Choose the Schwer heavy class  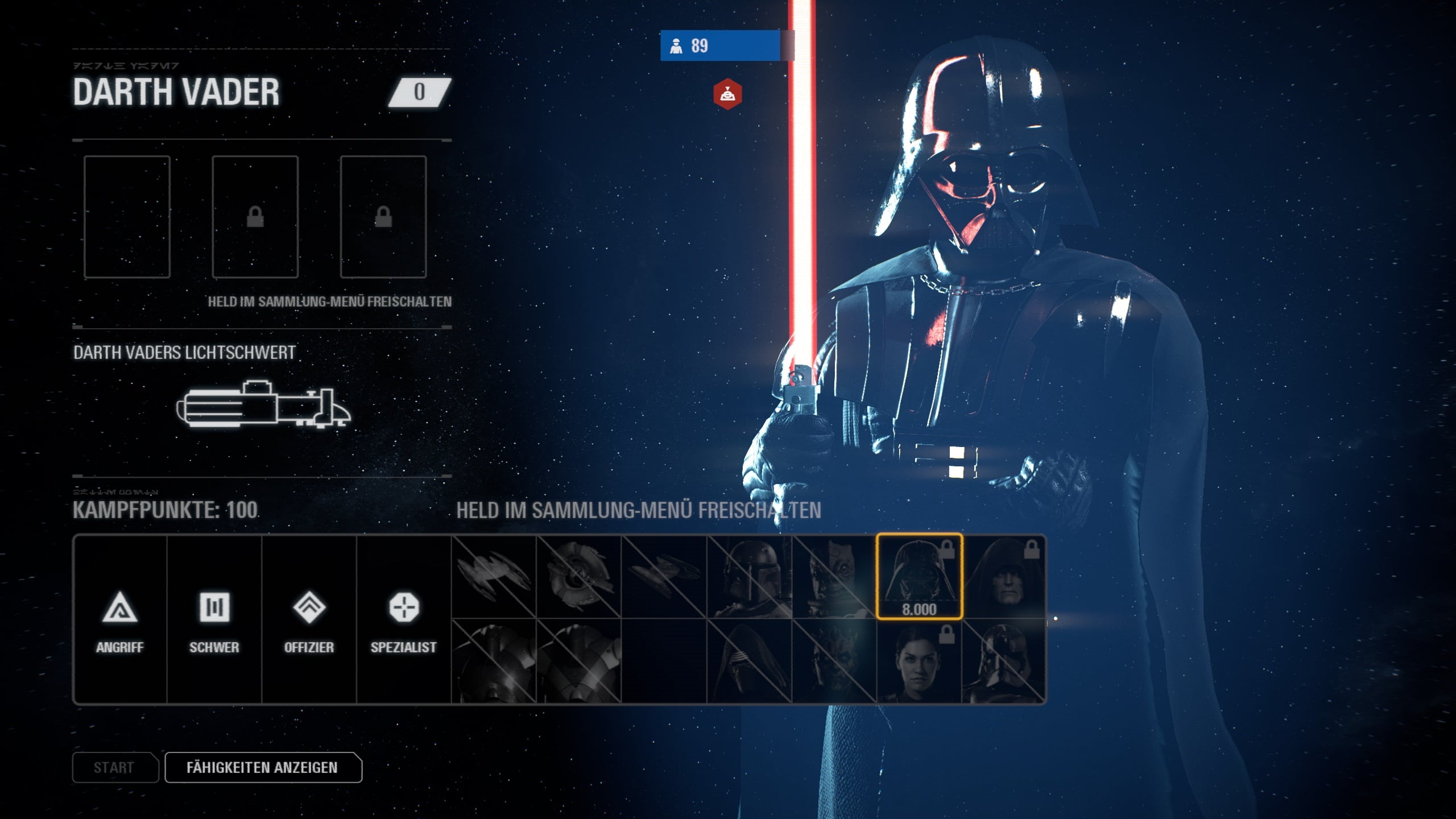(x=214, y=620)
